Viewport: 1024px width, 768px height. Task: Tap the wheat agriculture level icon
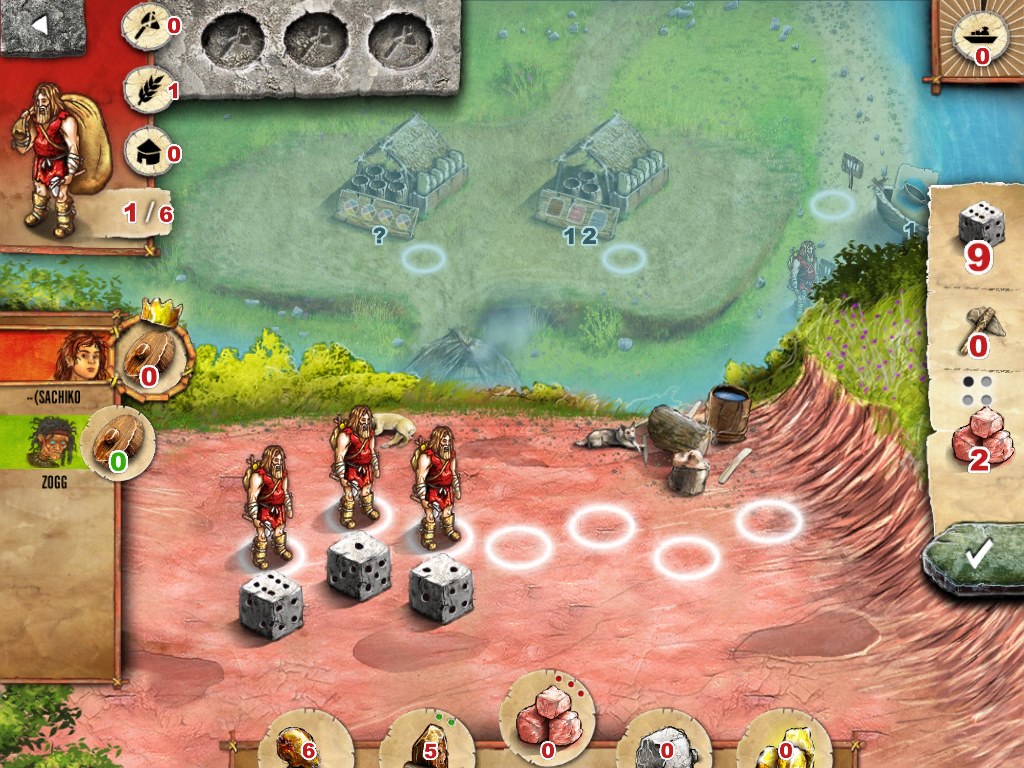tap(146, 91)
